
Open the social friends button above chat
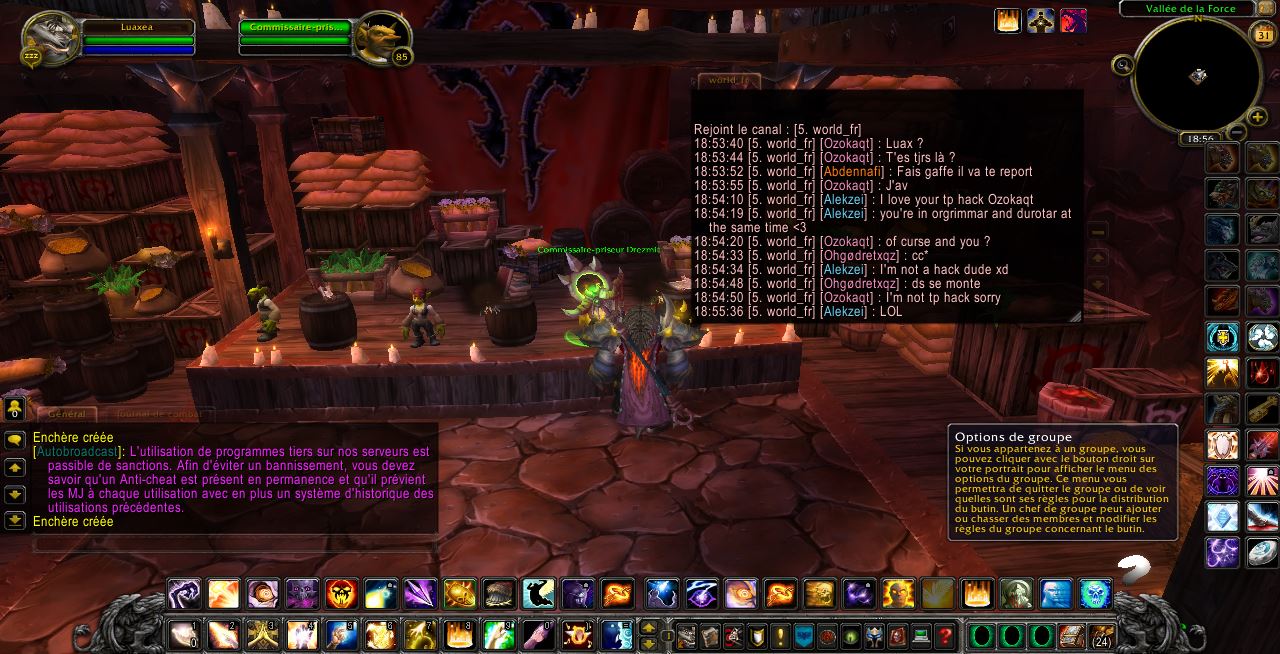coord(15,408)
